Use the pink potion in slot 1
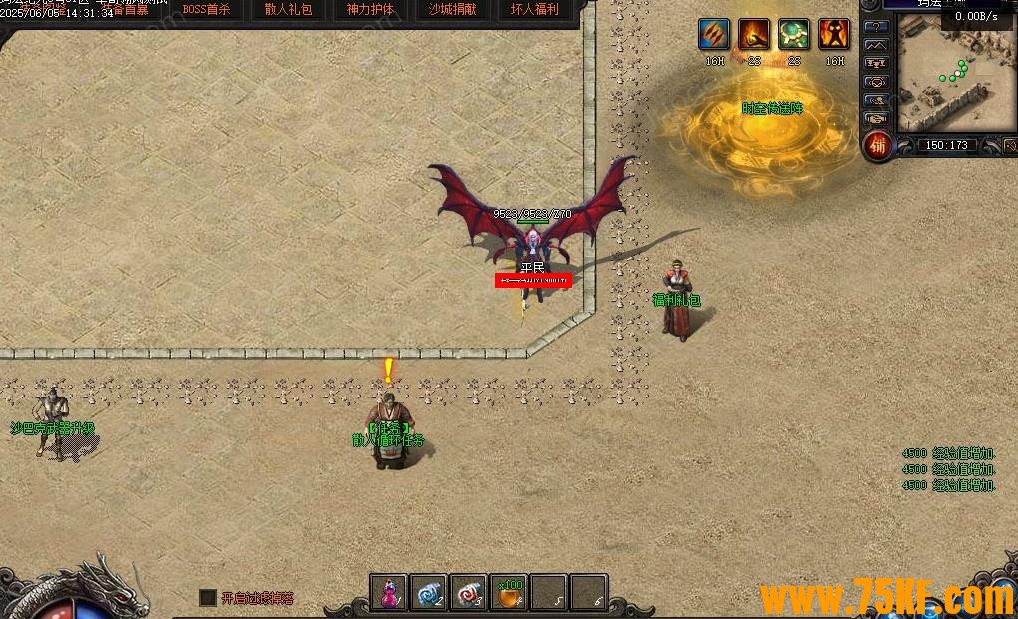This screenshot has width=1018, height=619. pyautogui.click(x=389, y=592)
